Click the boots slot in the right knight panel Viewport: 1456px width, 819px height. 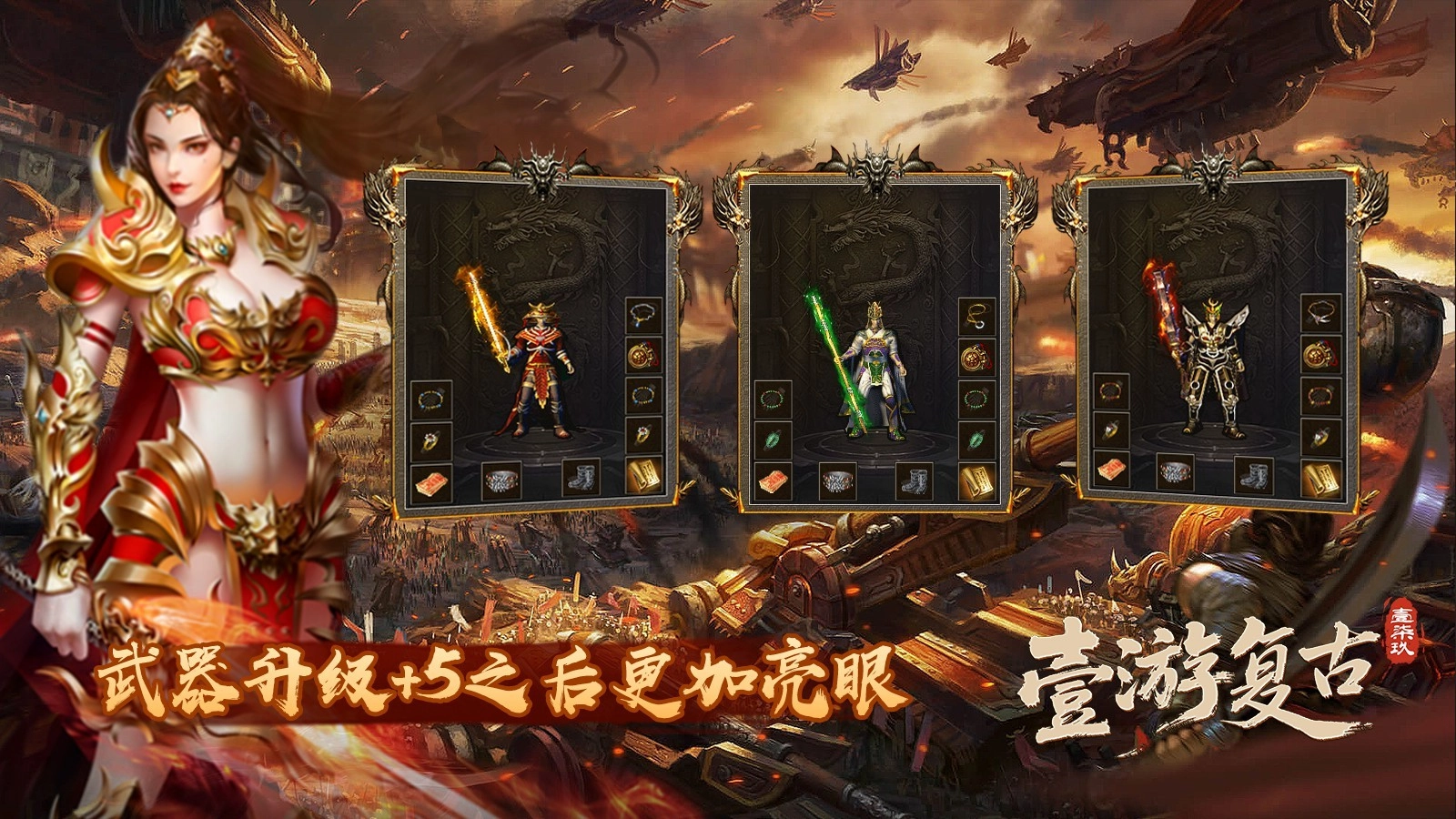point(1255,475)
